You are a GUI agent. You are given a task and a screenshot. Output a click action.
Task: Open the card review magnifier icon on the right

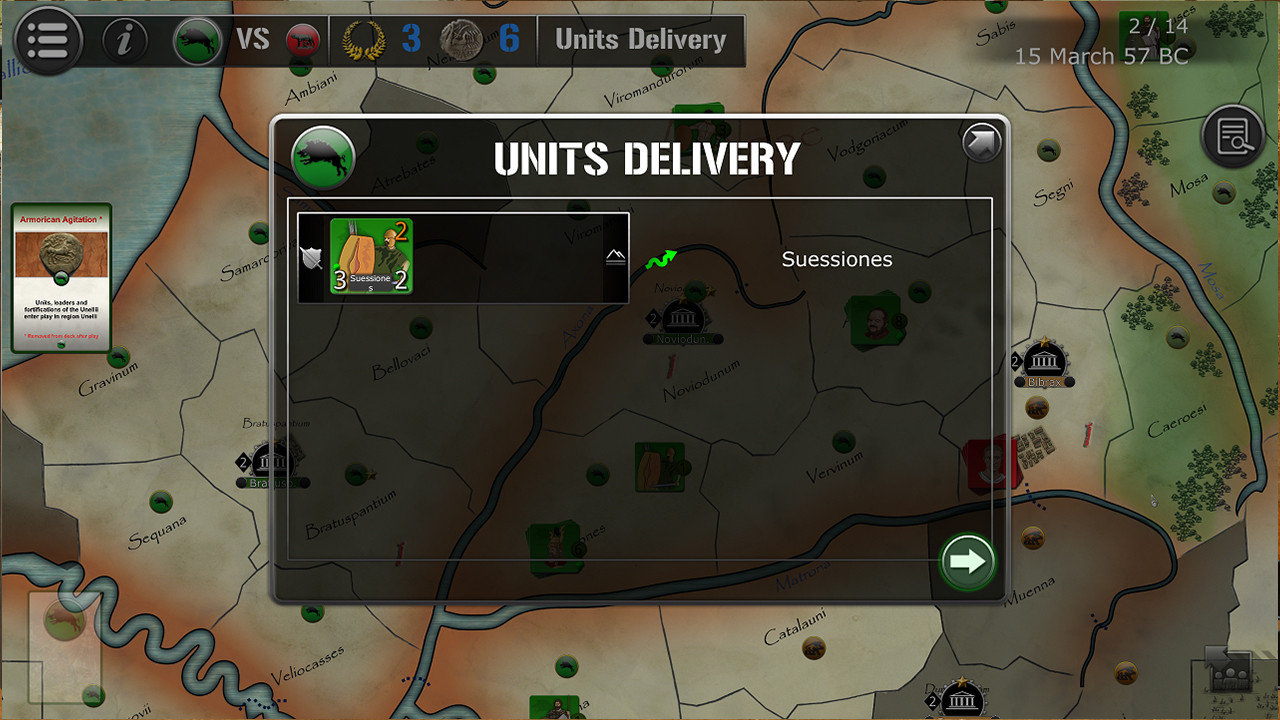point(1233,136)
